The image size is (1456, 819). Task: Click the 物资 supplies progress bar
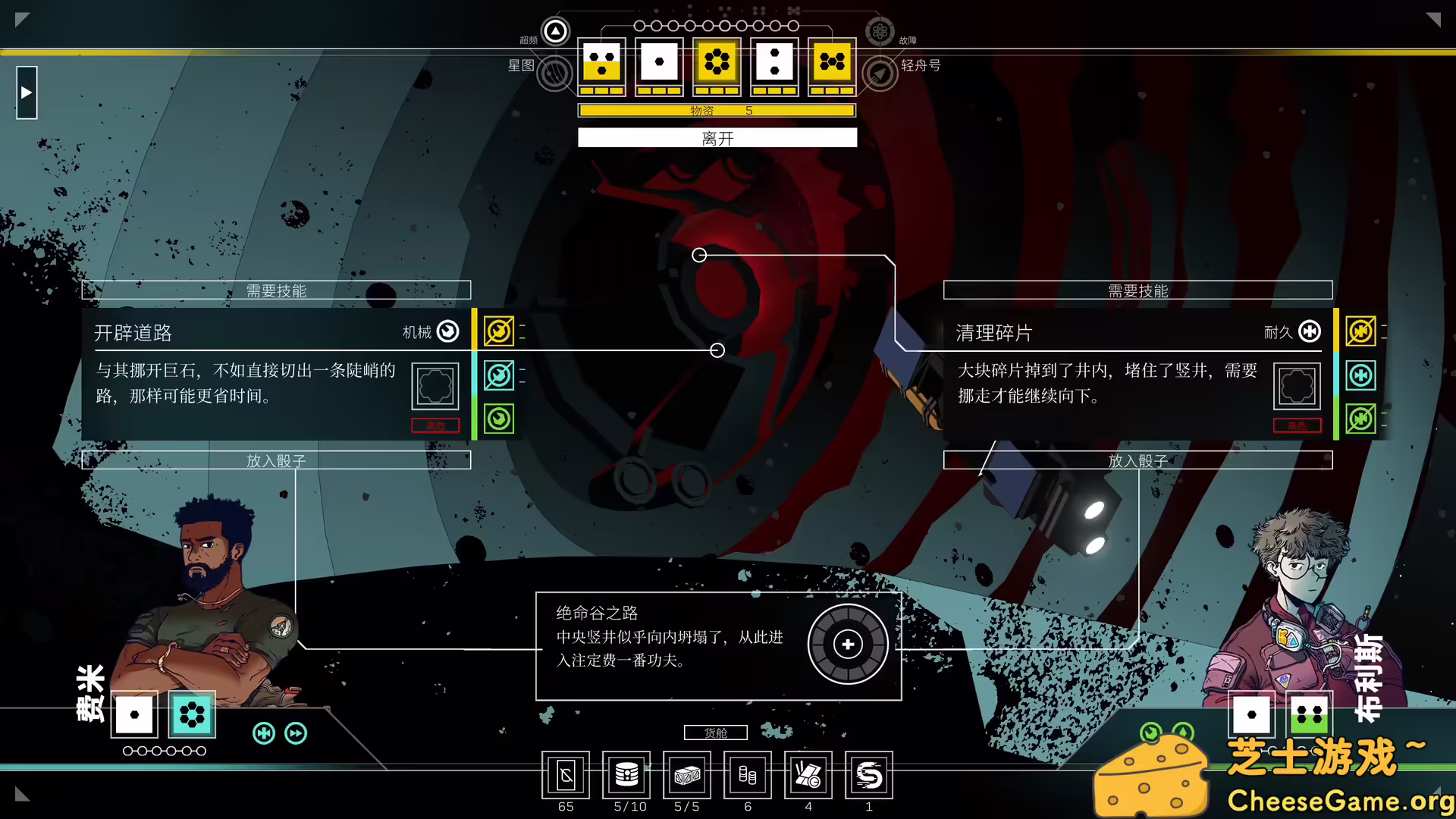(x=717, y=110)
